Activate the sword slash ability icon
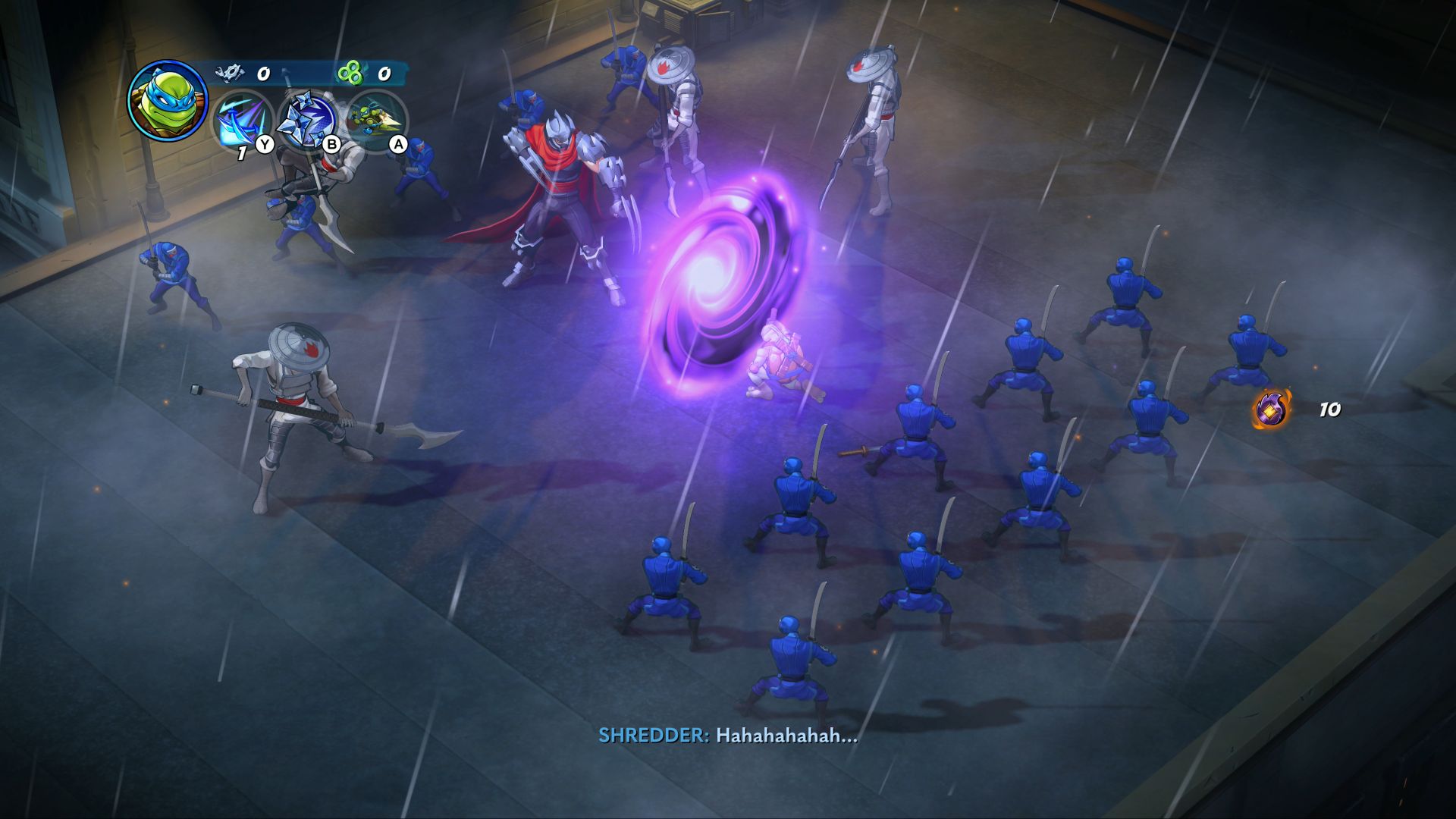1456x819 pixels. [242, 121]
